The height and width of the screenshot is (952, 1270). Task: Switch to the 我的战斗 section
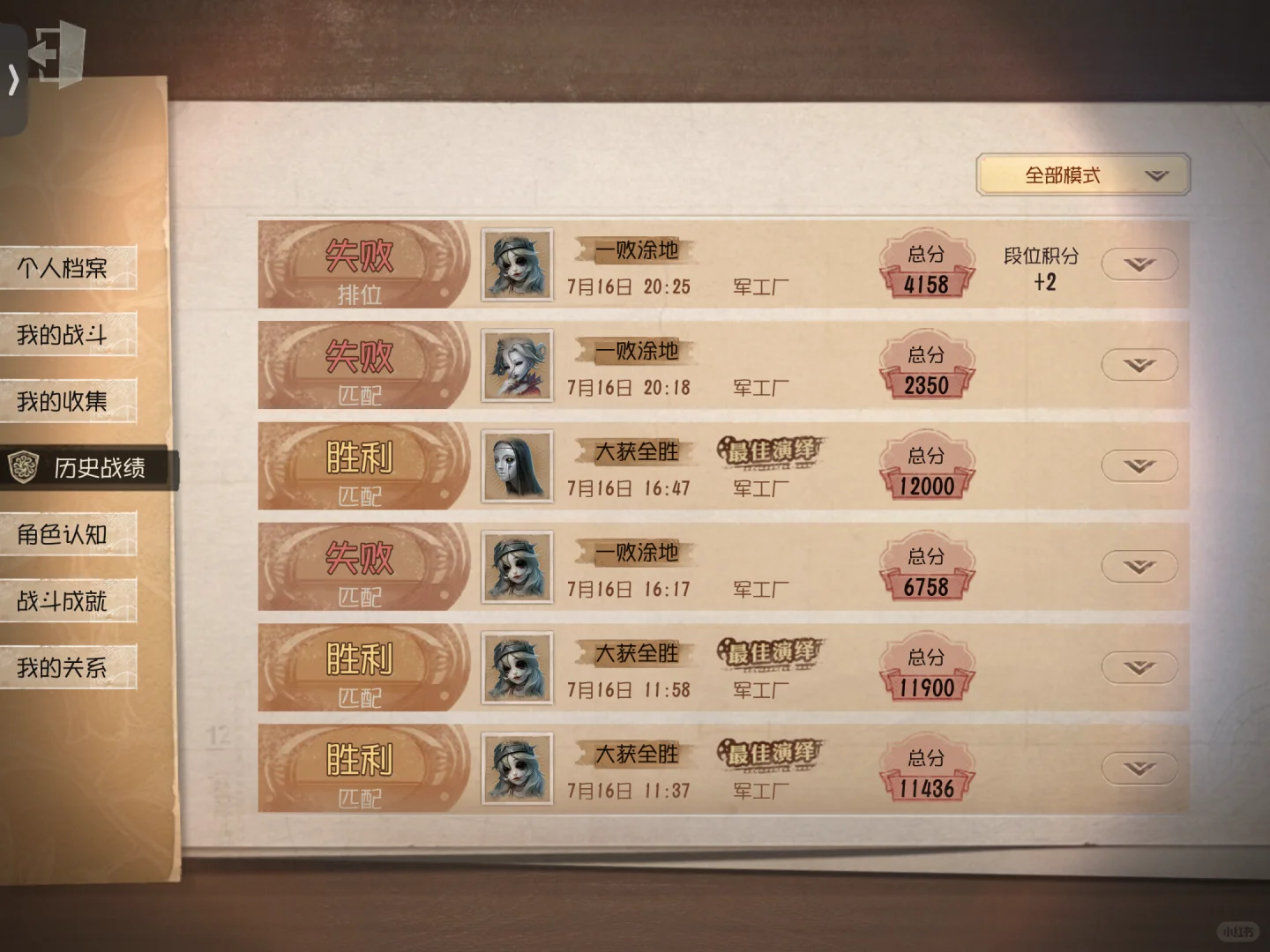coord(62,334)
